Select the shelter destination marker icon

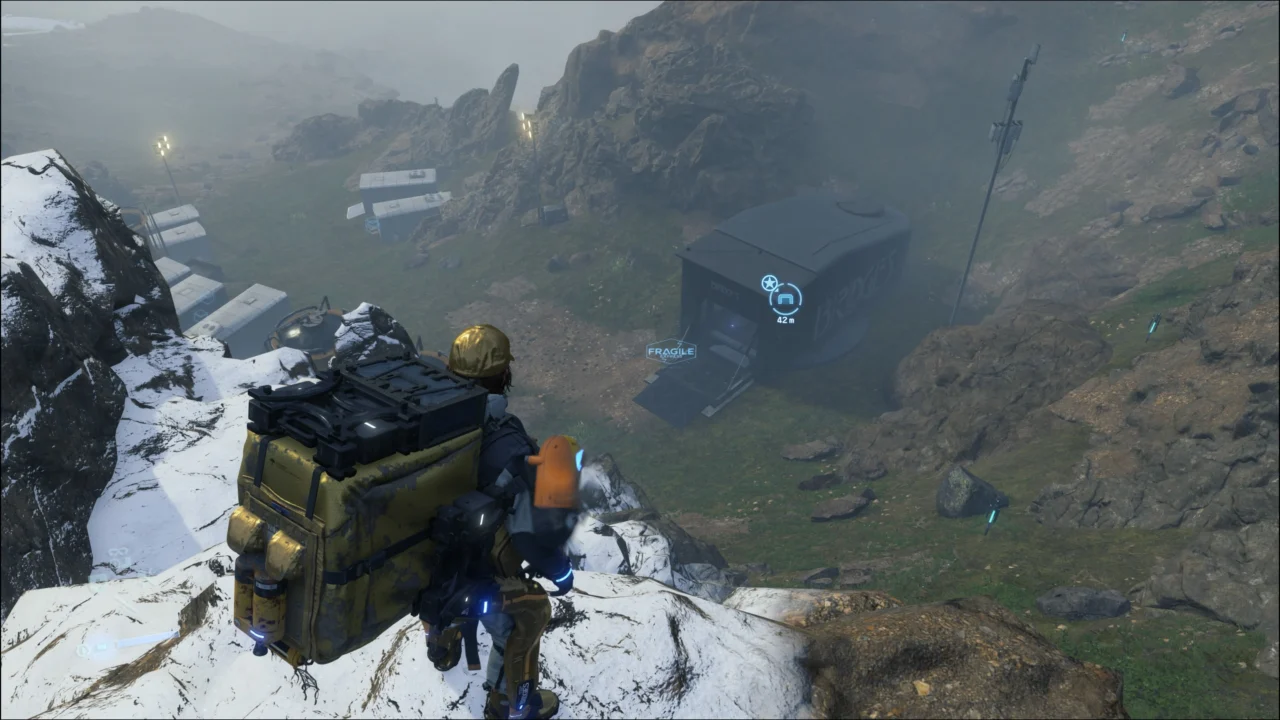pyautogui.click(x=785, y=299)
